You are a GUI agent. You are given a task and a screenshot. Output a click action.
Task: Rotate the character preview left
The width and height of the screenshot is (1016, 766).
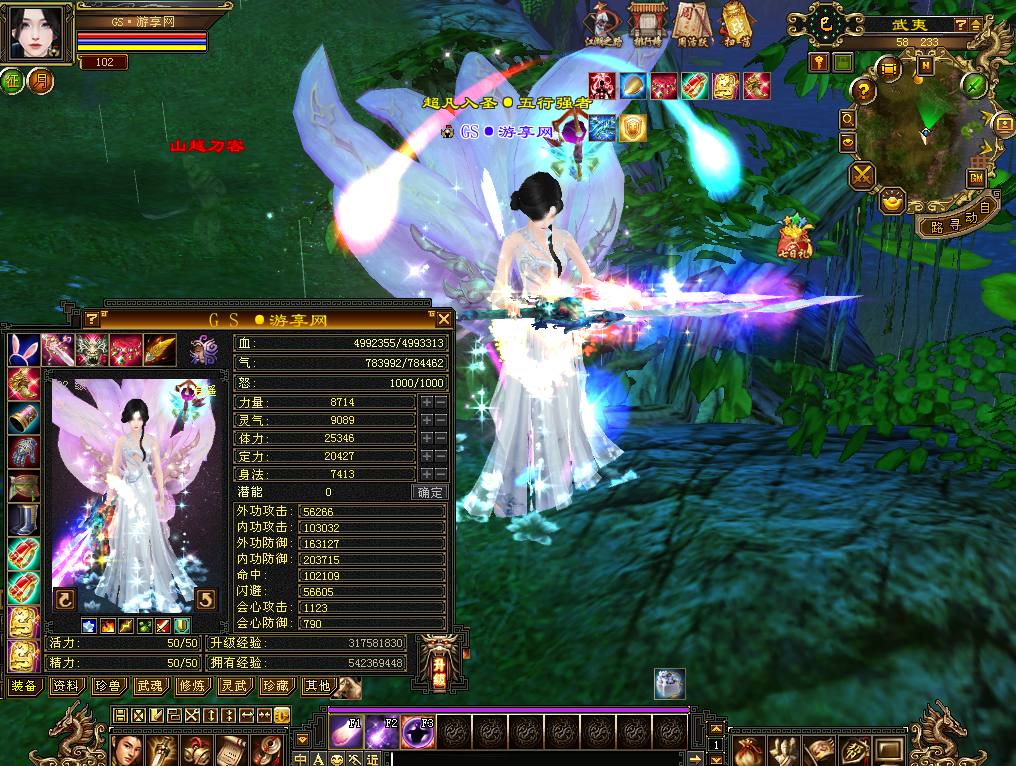click(64, 600)
